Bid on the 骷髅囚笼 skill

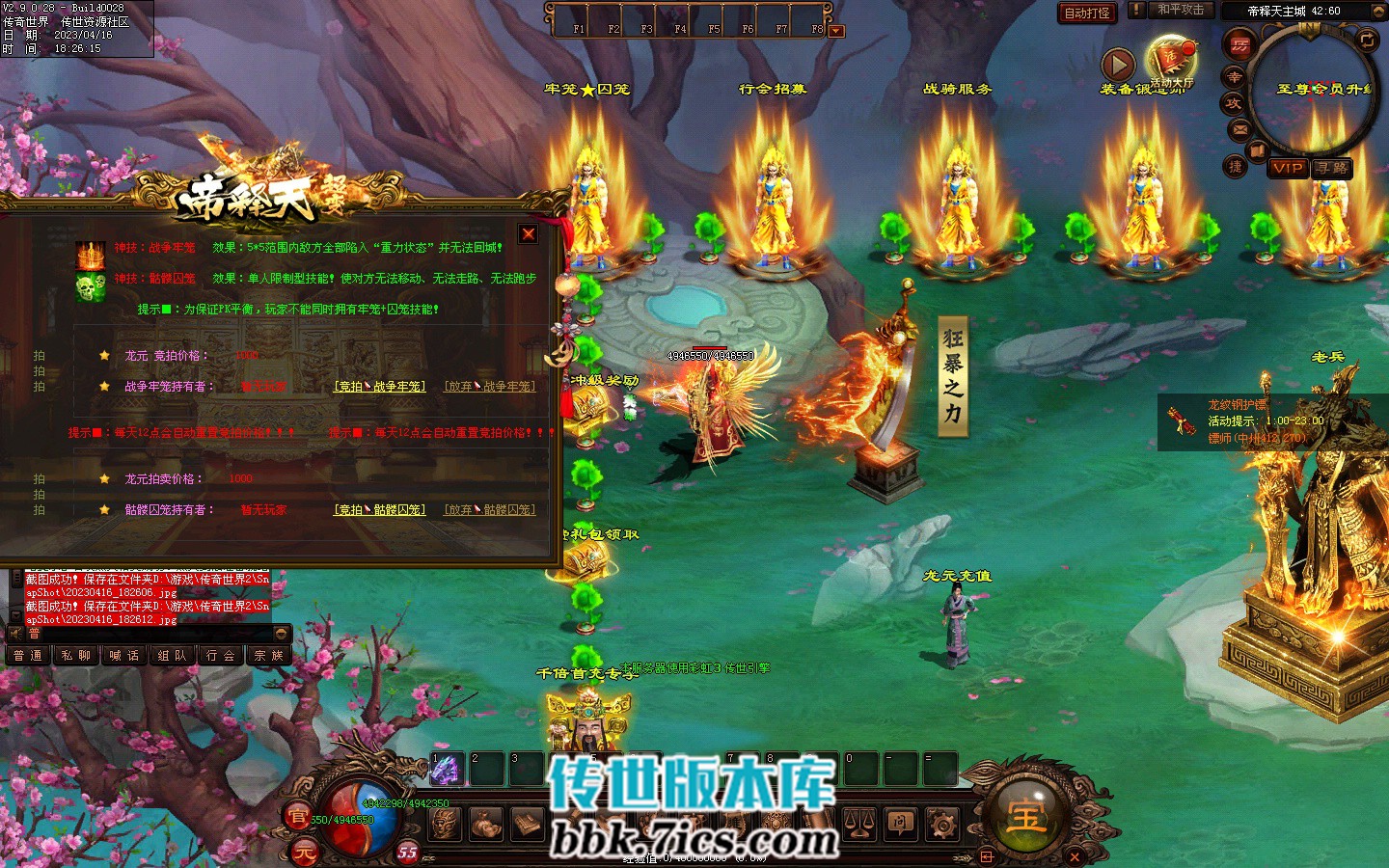(x=379, y=510)
